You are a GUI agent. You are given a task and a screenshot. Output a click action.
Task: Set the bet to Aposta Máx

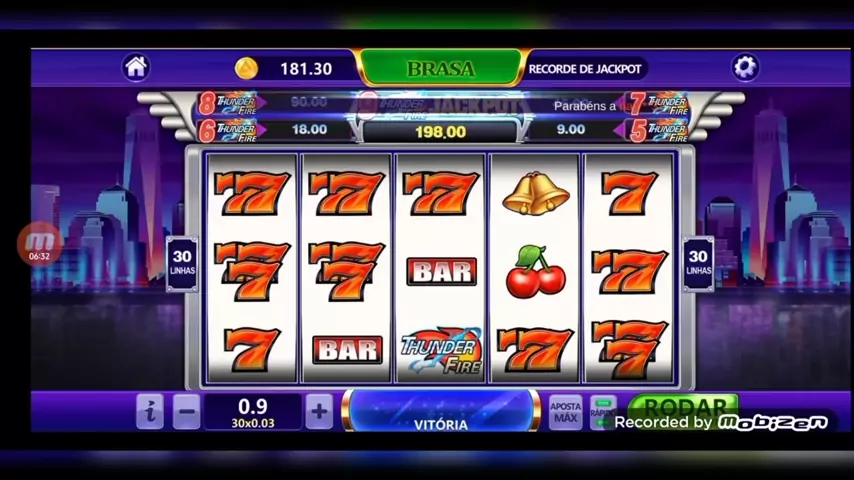565,411
